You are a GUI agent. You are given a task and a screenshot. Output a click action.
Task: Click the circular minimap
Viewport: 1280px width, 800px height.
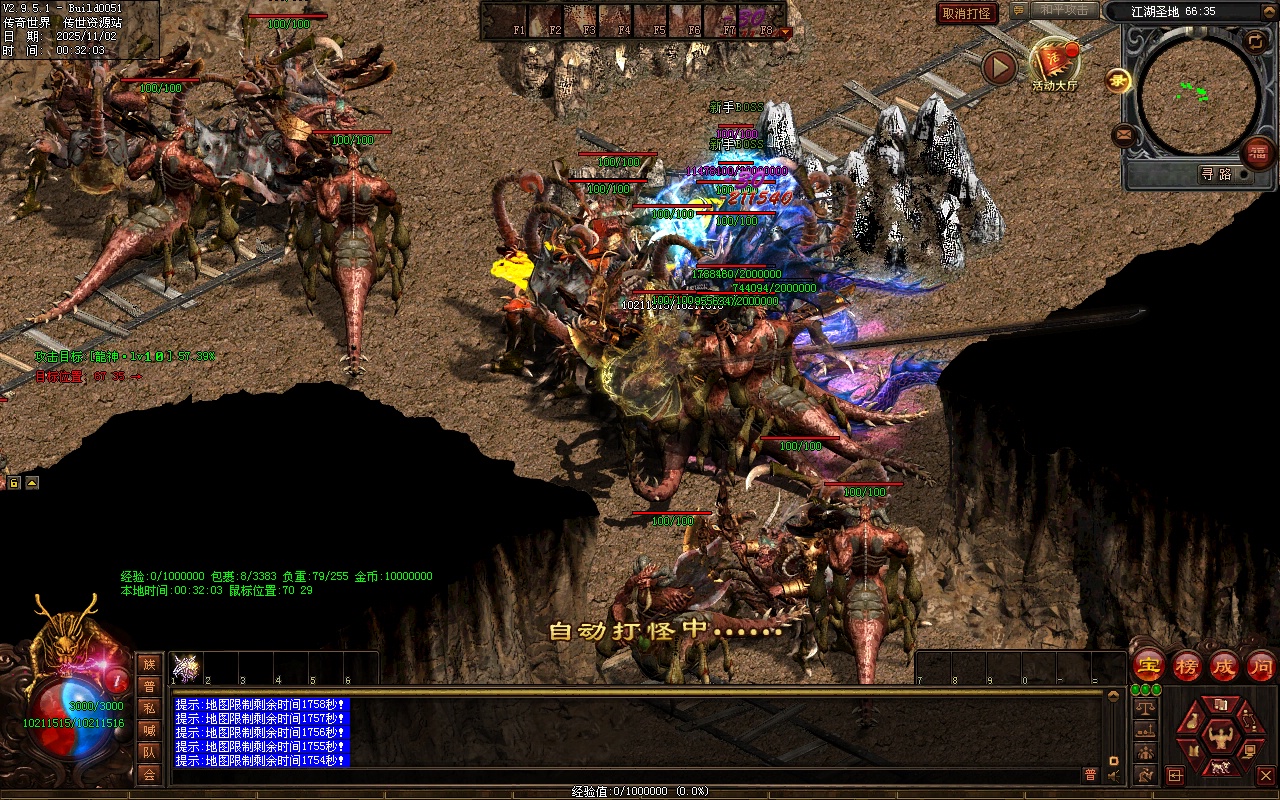[x=1198, y=94]
